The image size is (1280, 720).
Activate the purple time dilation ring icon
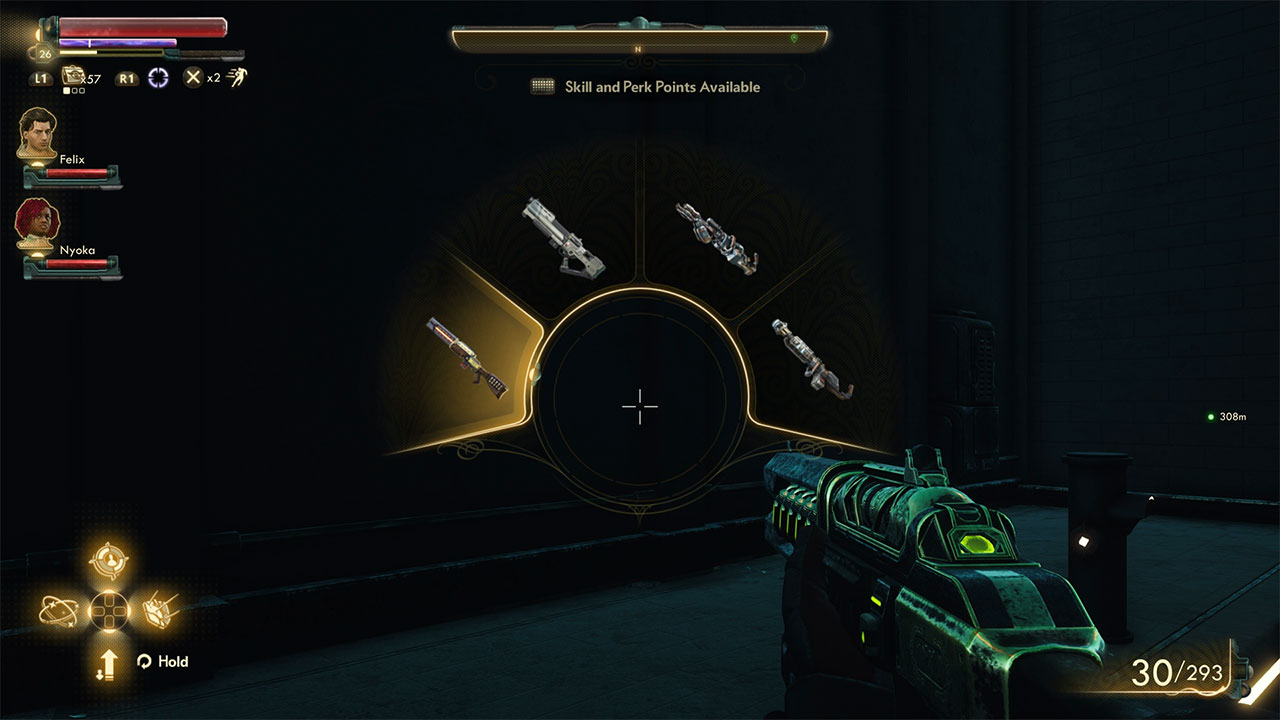[x=158, y=77]
